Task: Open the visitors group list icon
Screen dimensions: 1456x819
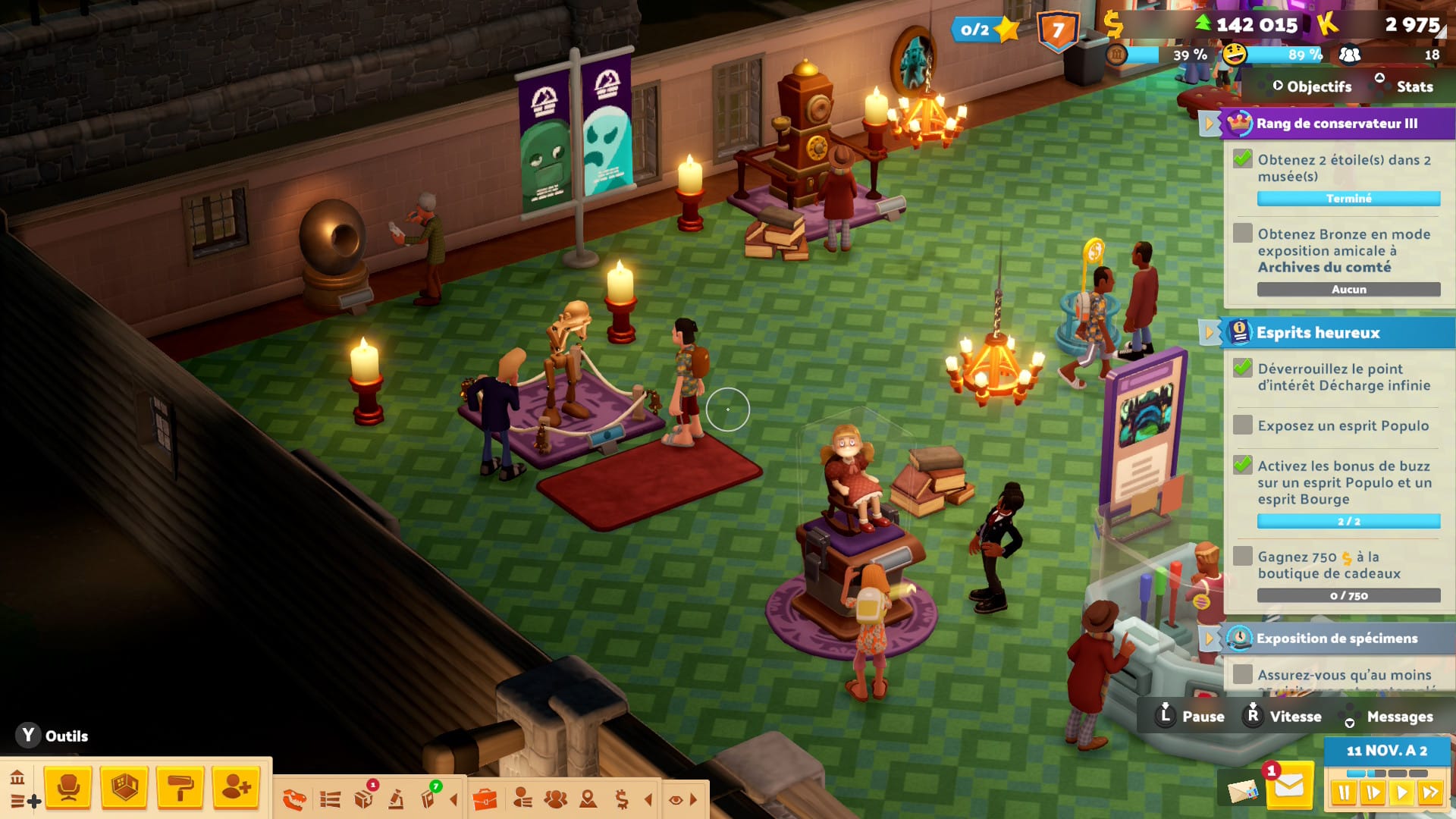Action: tap(555, 799)
